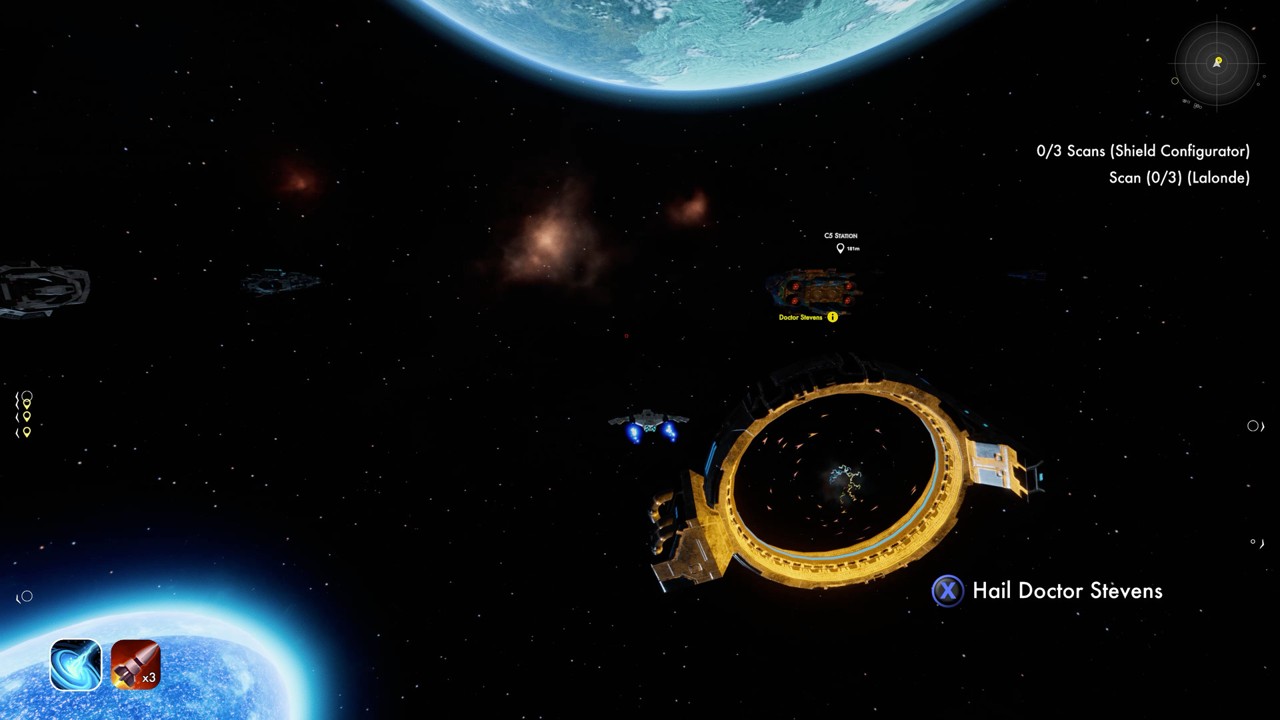Activate the blue swirl boost ability
Screen dimensions: 1280x720
click(76, 665)
